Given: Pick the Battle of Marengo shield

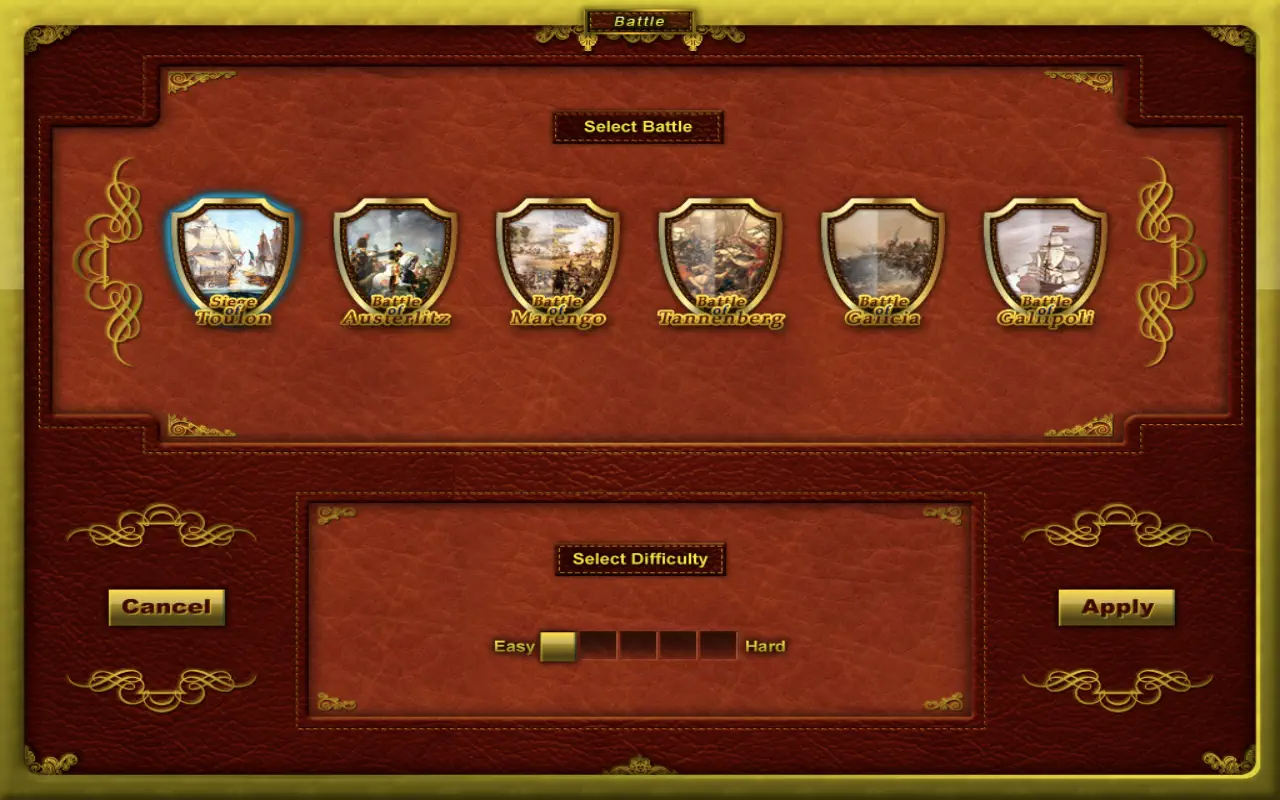Looking at the screenshot, I should coord(558,258).
